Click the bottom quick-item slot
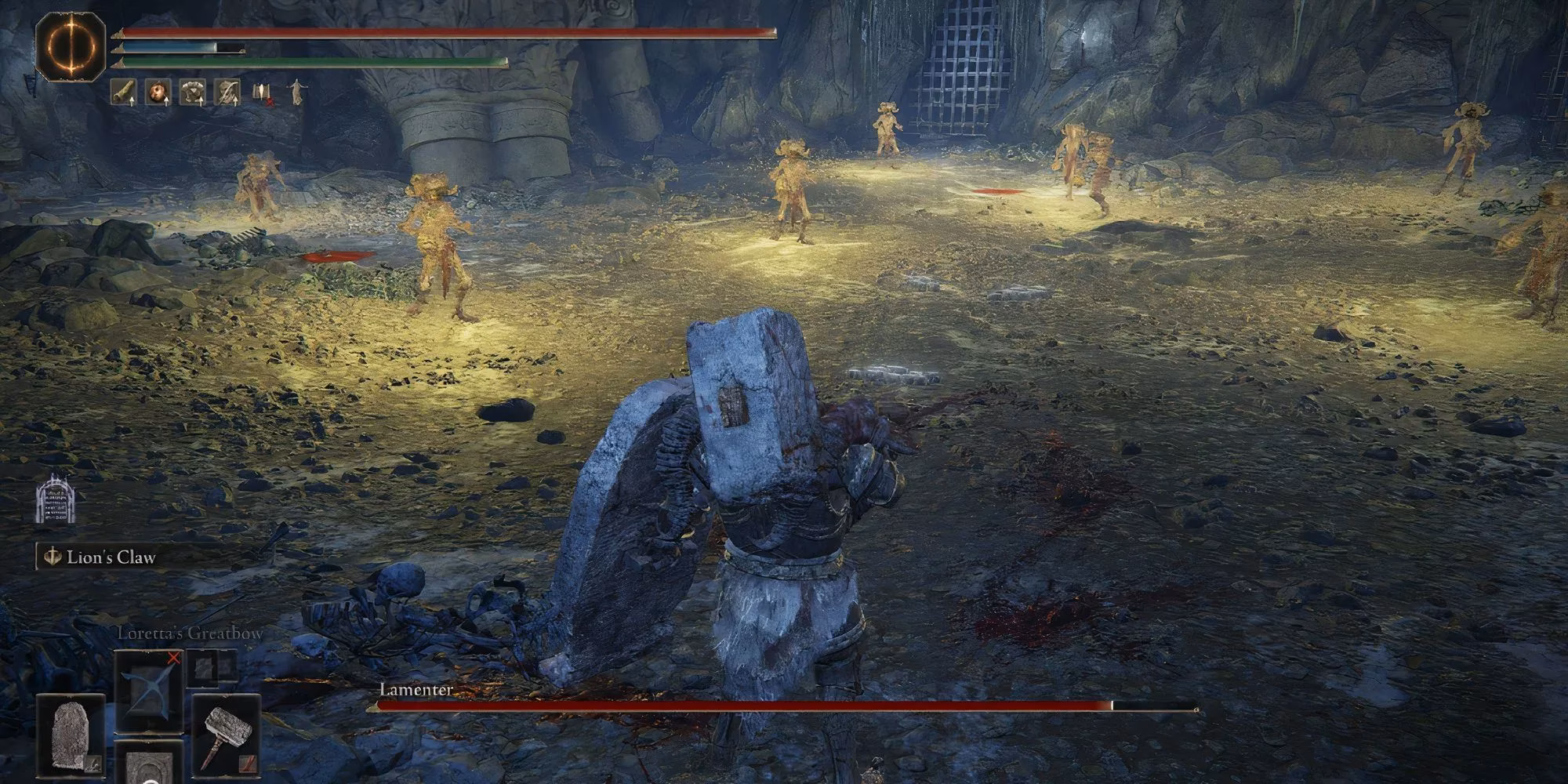 click(x=149, y=764)
